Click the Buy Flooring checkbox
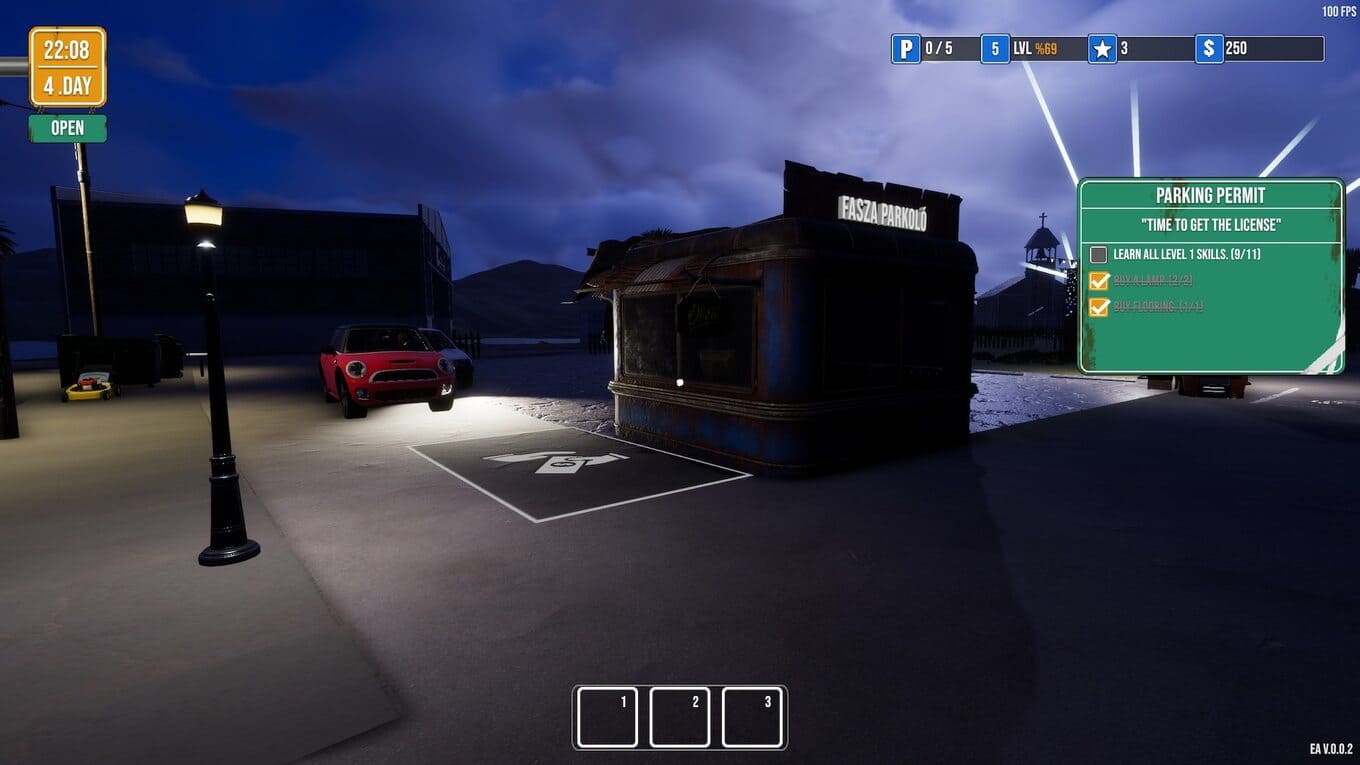Screen dimensions: 1360x765 pyautogui.click(x=1099, y=307)
